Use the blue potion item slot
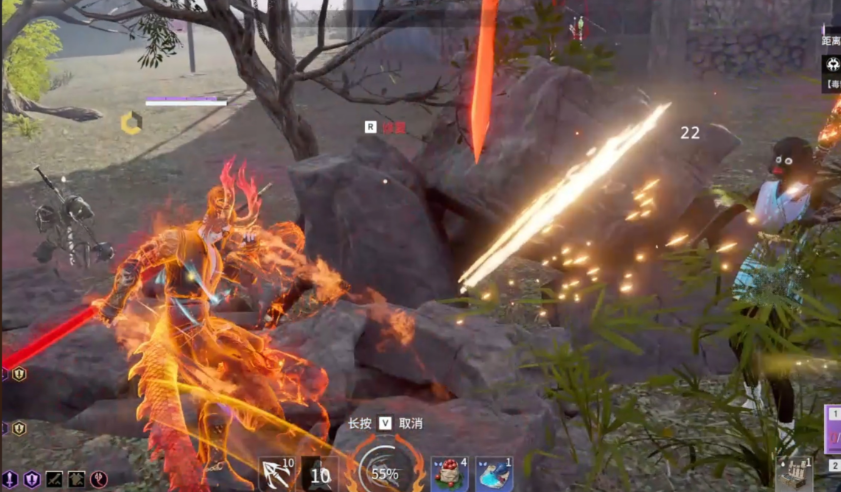The image size is (841, 492). (x=494, y=473)
